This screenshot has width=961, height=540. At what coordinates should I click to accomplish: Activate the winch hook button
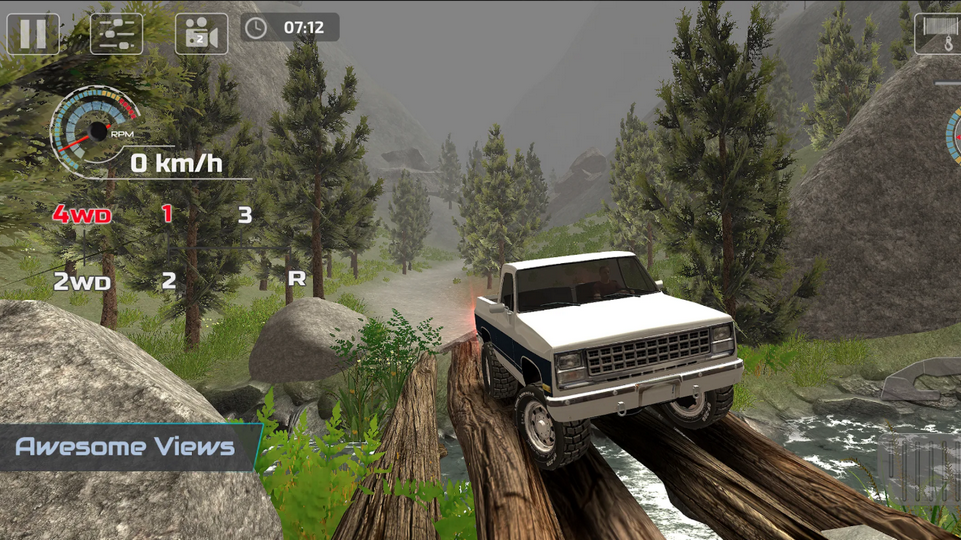tap(940, 33)
